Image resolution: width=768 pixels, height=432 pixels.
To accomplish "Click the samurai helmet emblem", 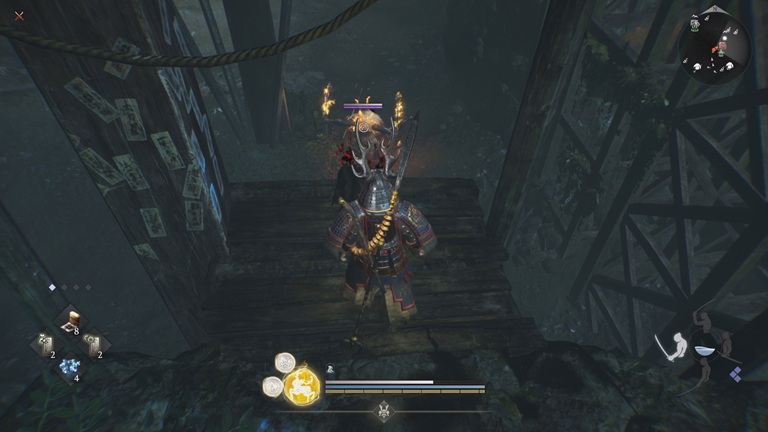I will pyautogui.click(x=385, y=411).
